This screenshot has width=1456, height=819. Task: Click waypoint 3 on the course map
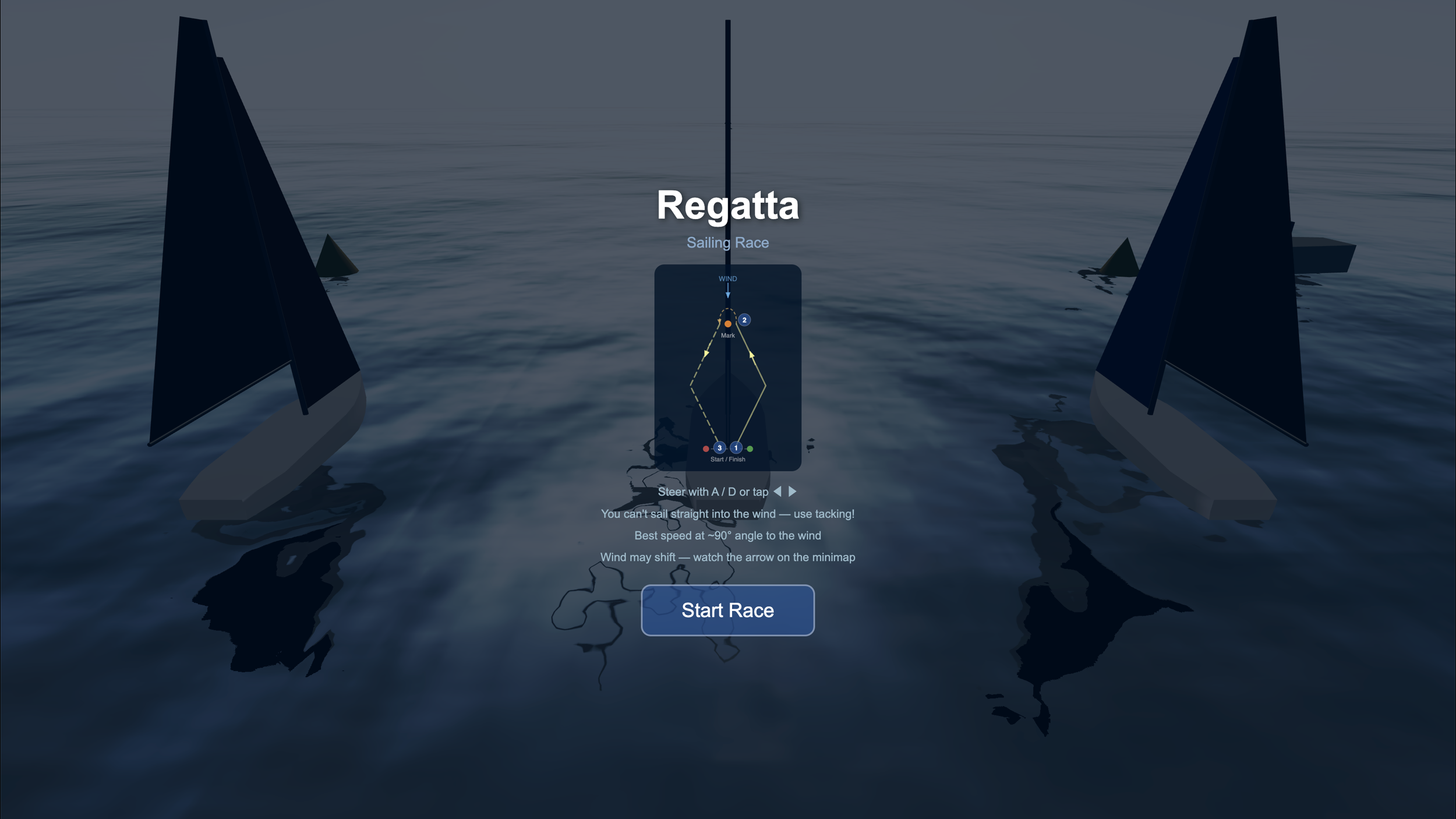(720, 447)
